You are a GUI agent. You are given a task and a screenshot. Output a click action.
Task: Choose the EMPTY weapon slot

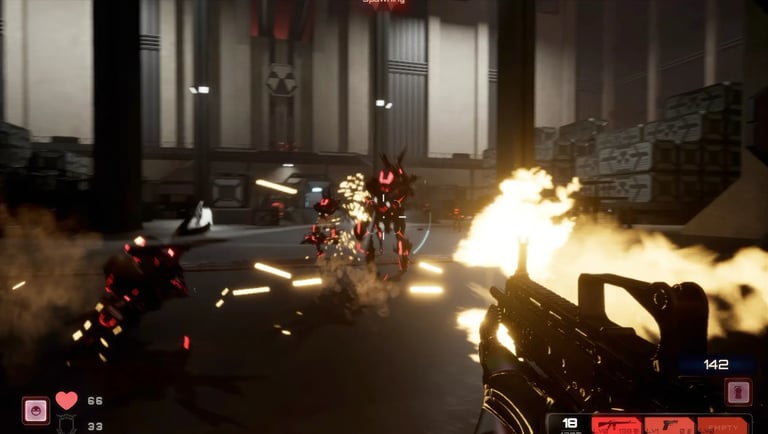[x=722, y=425]
